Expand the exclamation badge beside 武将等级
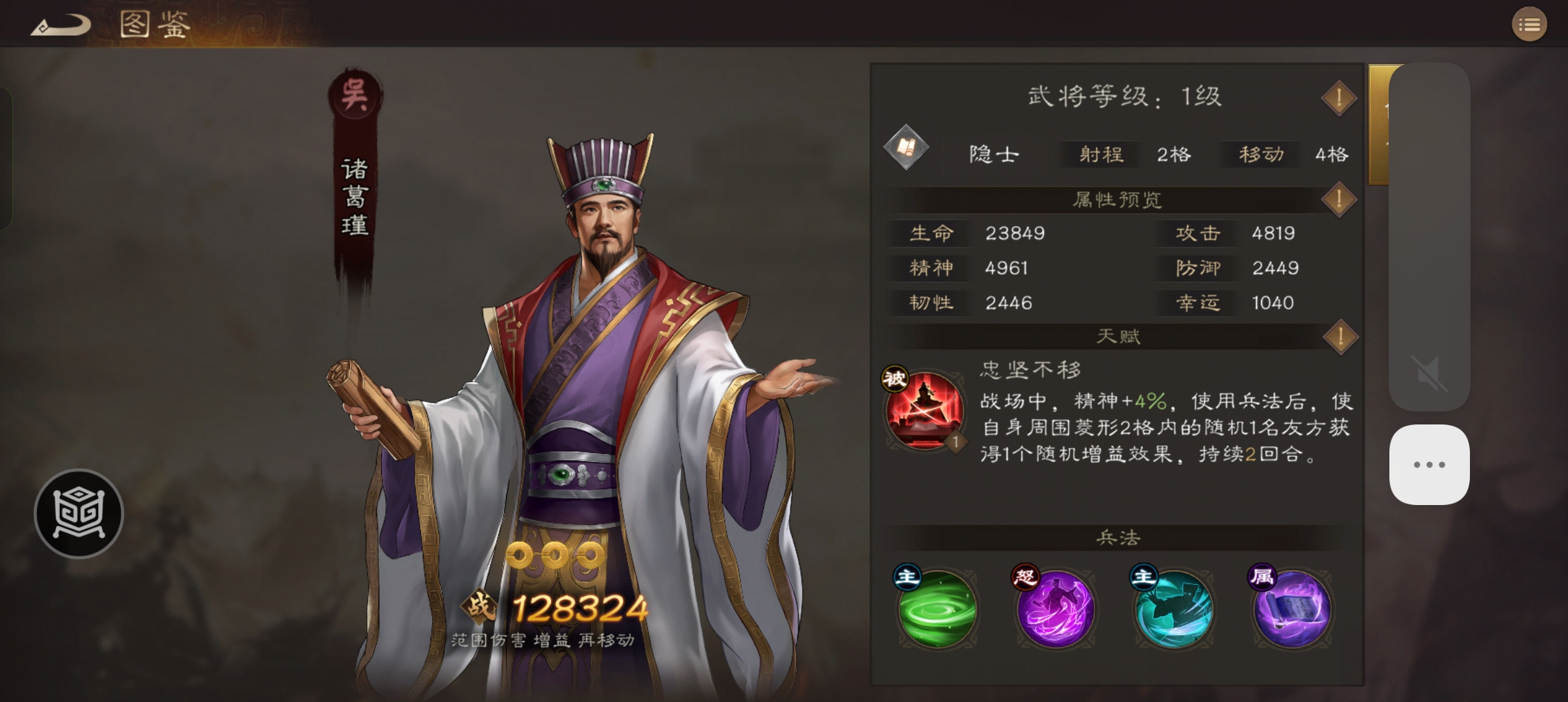 (1338, 97)
